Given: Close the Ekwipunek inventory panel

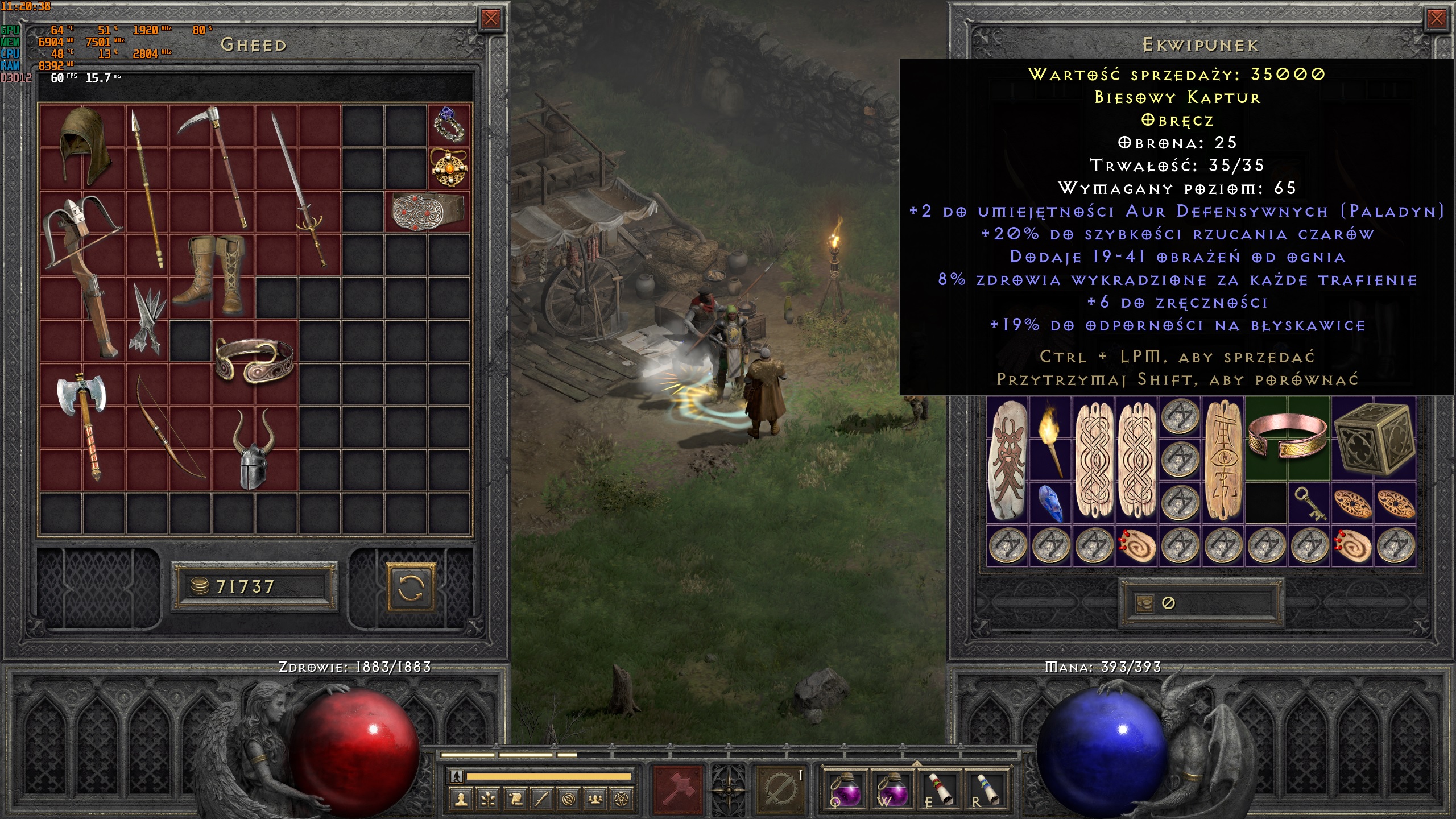Looking at the screenshot, I should click(x=1436, y=19).
